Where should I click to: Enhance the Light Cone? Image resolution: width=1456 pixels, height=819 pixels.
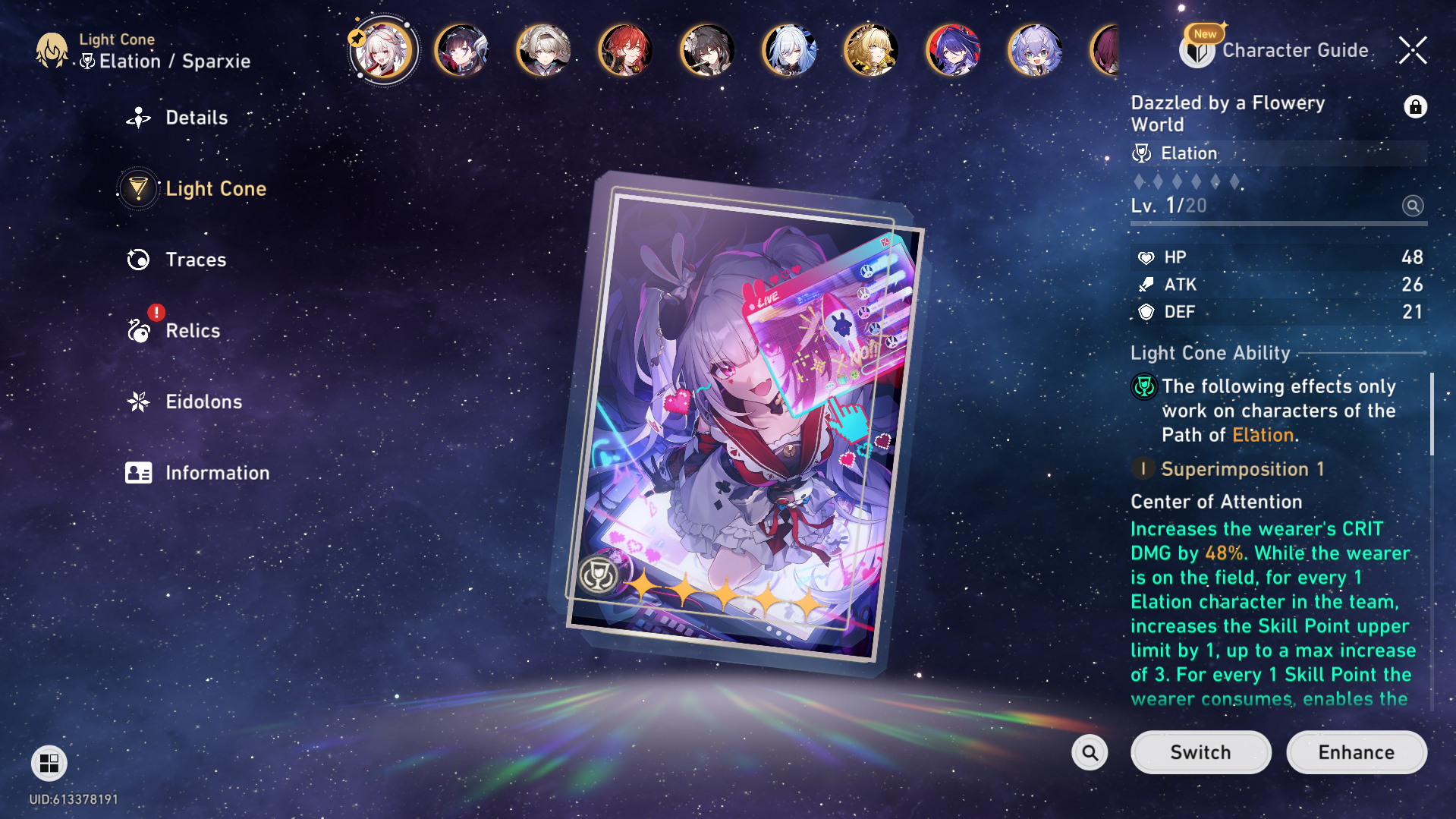pos(1356,752)
